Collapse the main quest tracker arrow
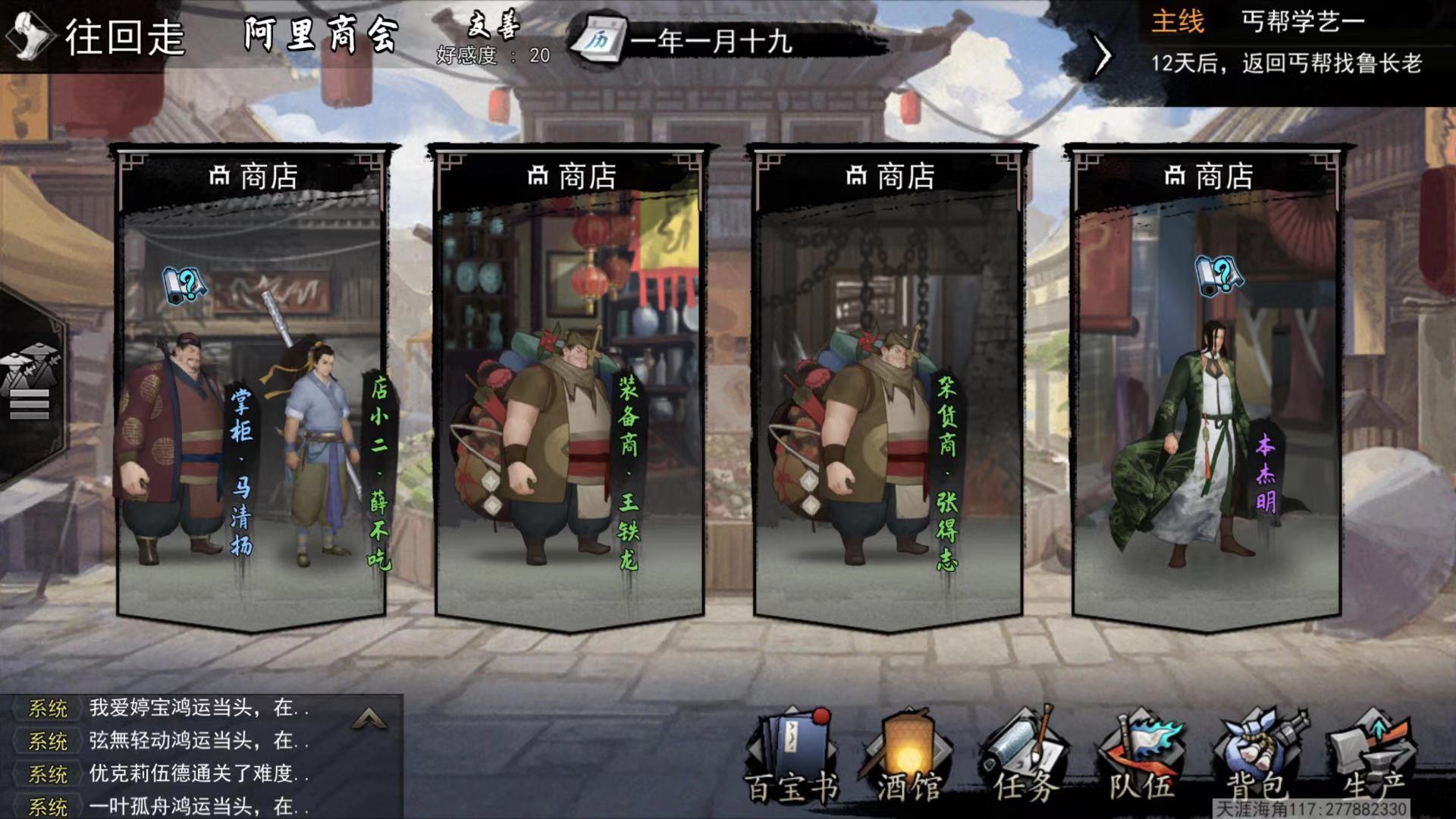 (1102, 55)
